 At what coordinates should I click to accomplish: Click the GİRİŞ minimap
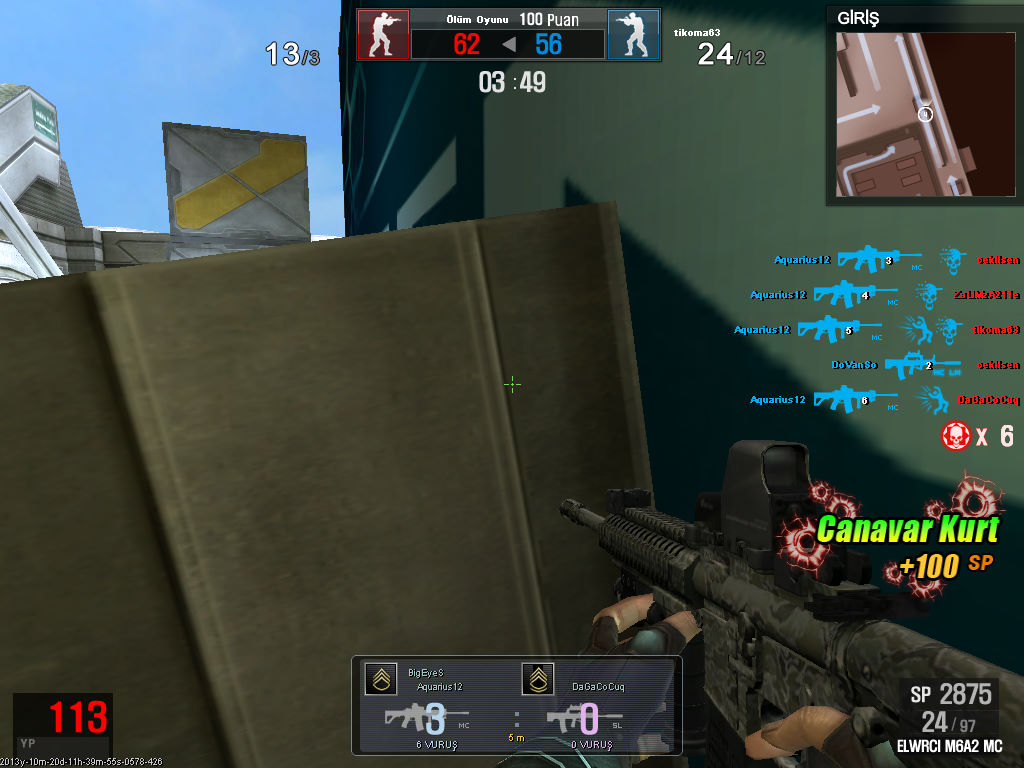click(923, 113)
